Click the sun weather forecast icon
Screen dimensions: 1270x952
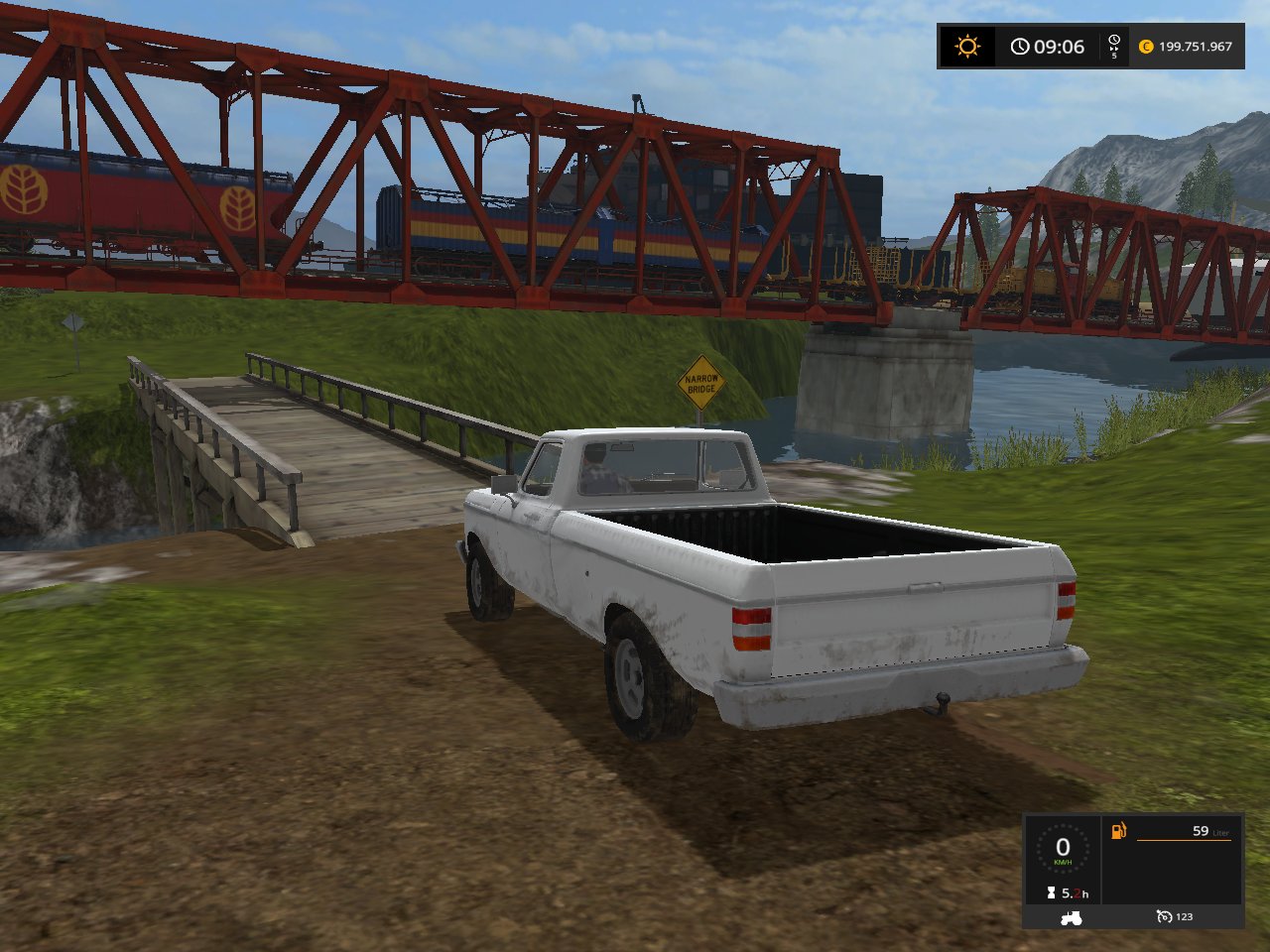pyautogui.click(x=966, y=47)
